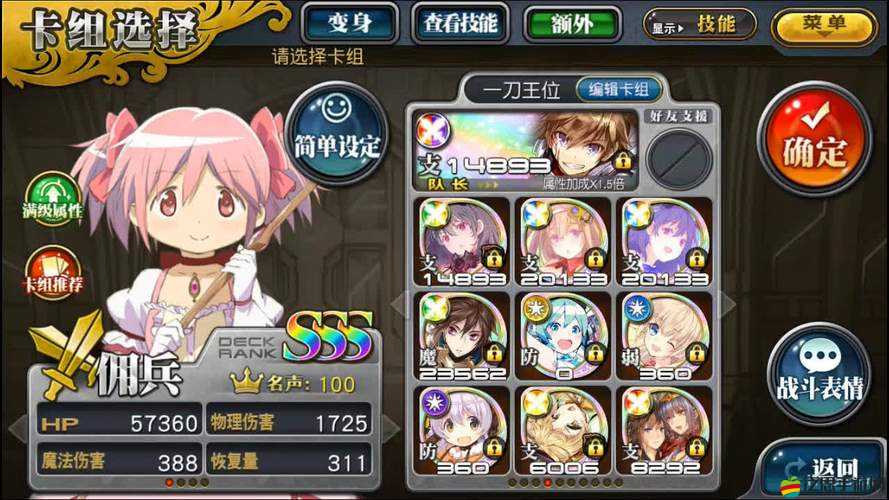Click 编辑卡组 to edit the deck

618,89
